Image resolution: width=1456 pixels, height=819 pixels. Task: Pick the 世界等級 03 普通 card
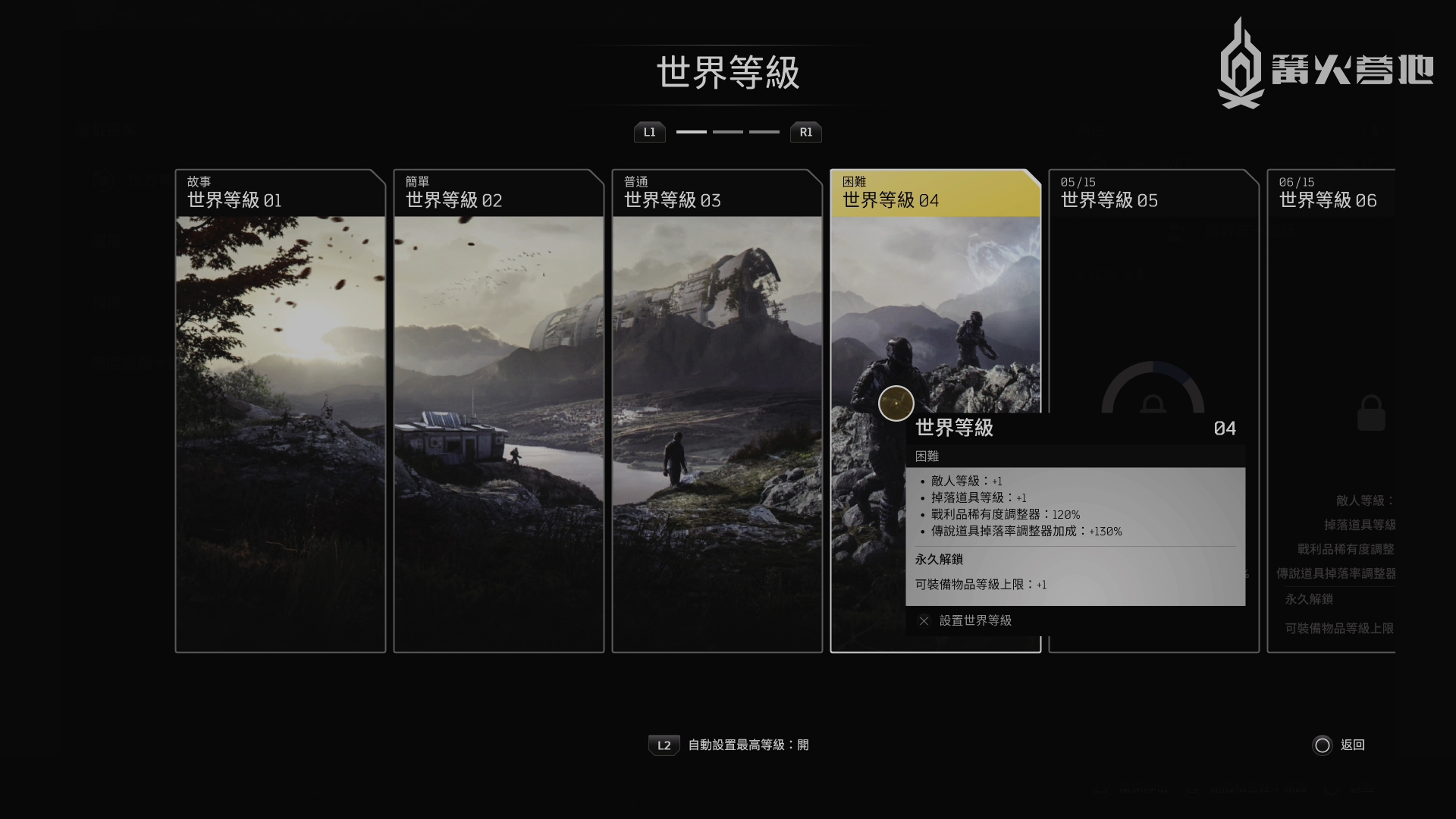(x=717, y=409)
